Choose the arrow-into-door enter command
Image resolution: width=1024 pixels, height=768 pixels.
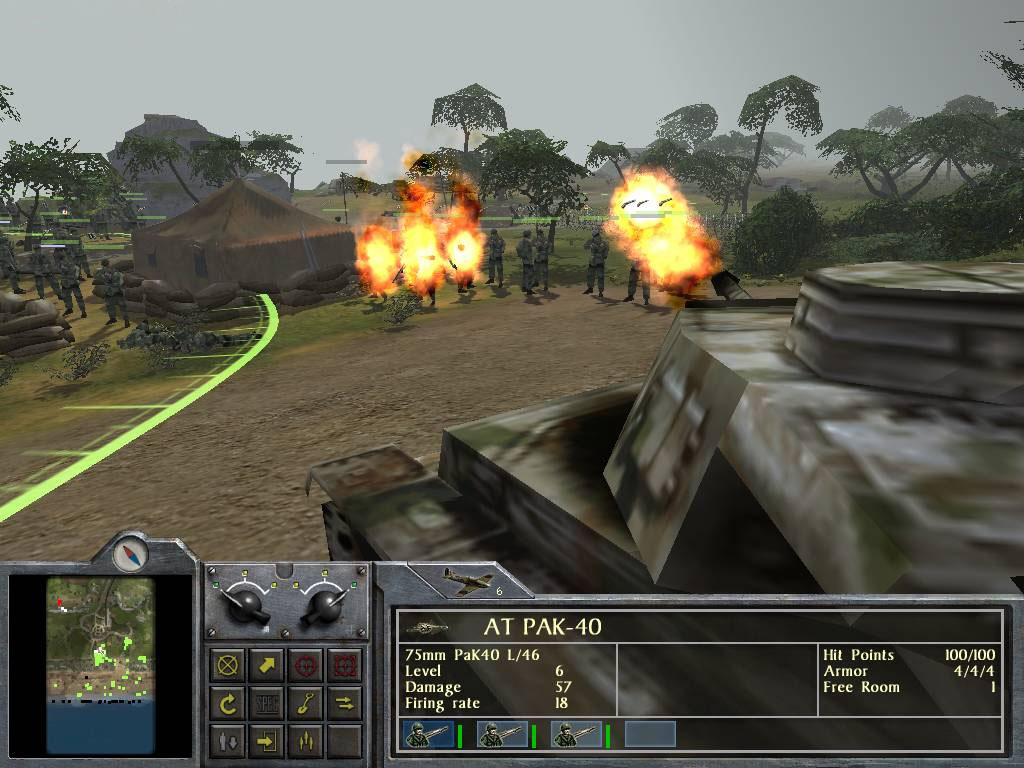(267, 741)
